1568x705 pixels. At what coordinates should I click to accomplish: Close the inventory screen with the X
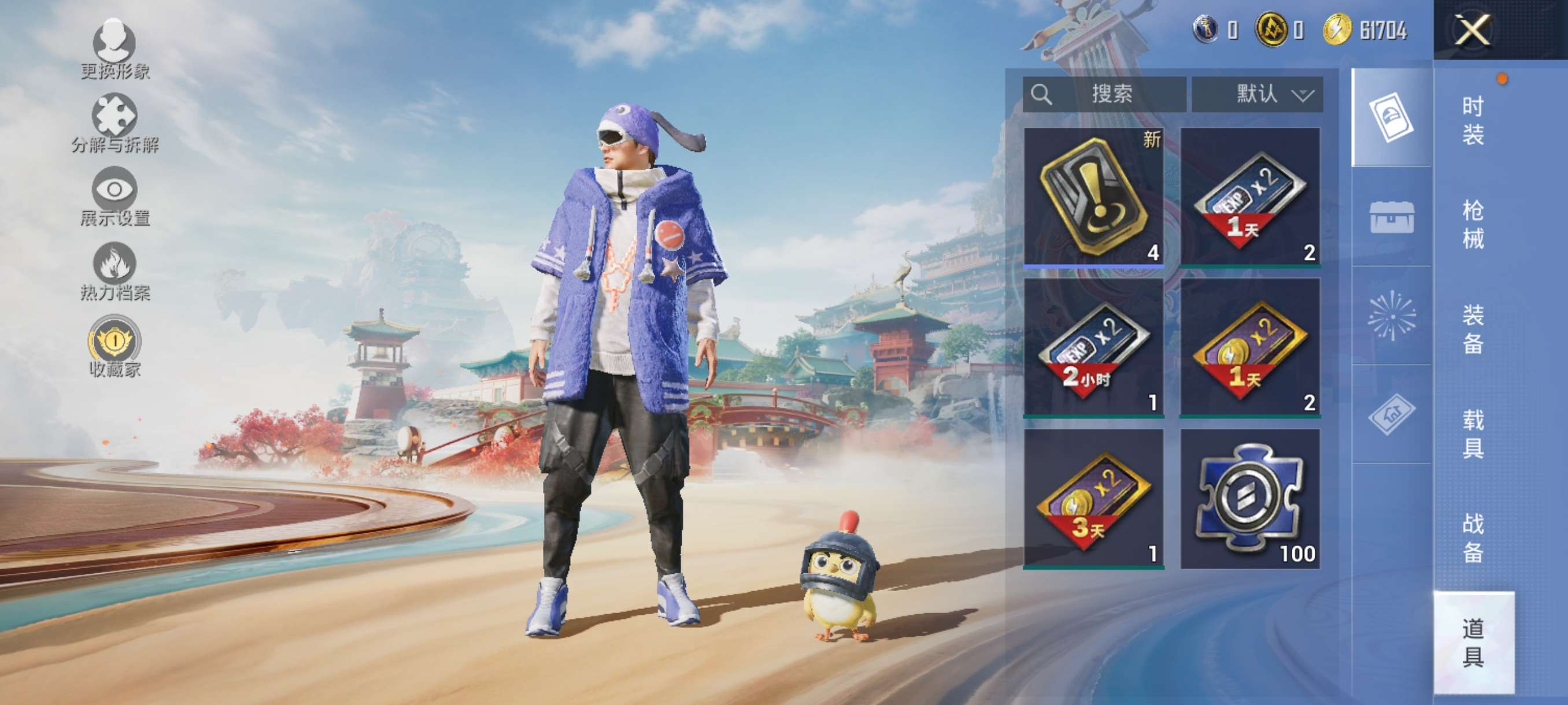[x=1472, y=30]
